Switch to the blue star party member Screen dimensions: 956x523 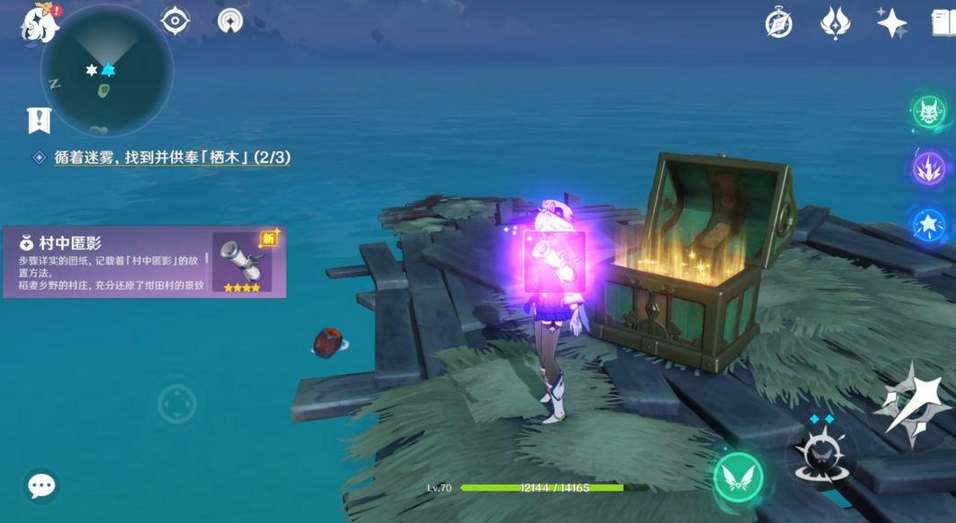(930, 222)
